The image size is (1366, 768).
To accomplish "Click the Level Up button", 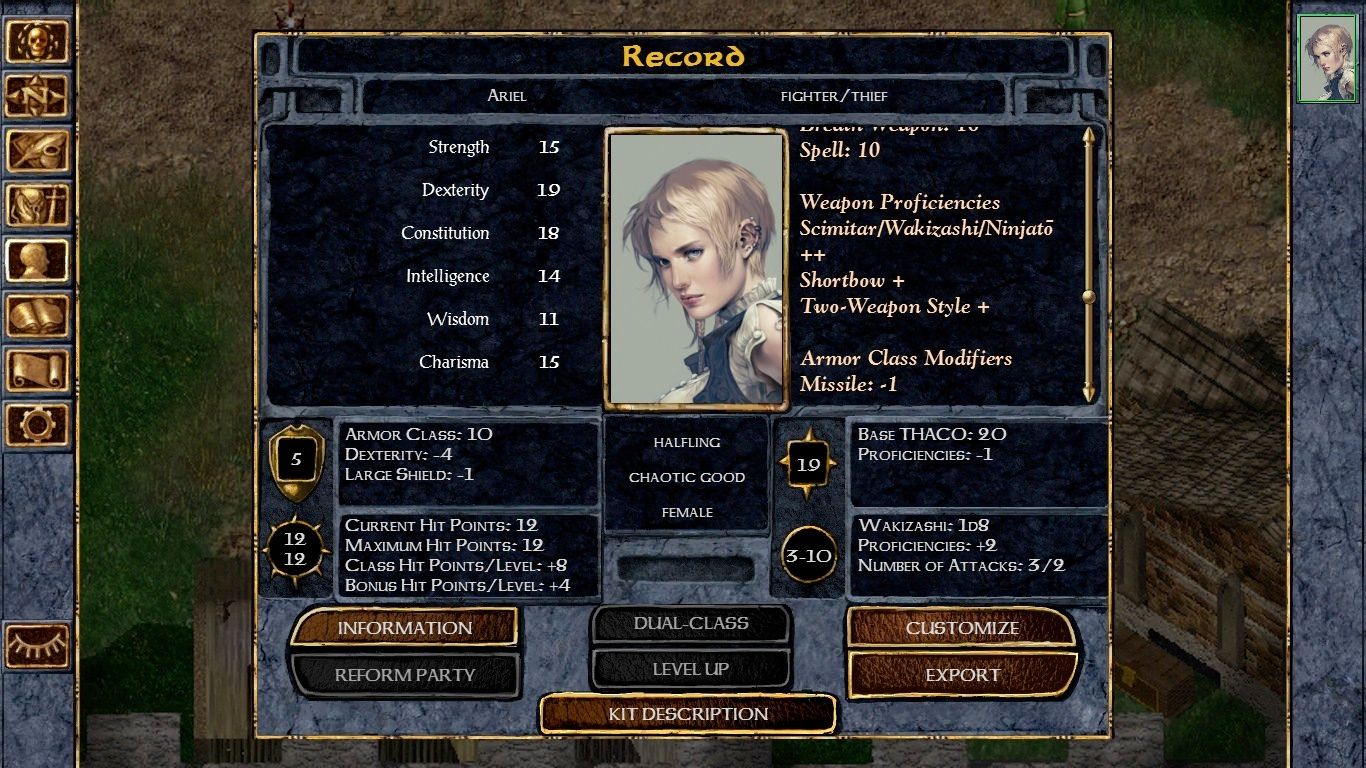I will coord(690,669).
